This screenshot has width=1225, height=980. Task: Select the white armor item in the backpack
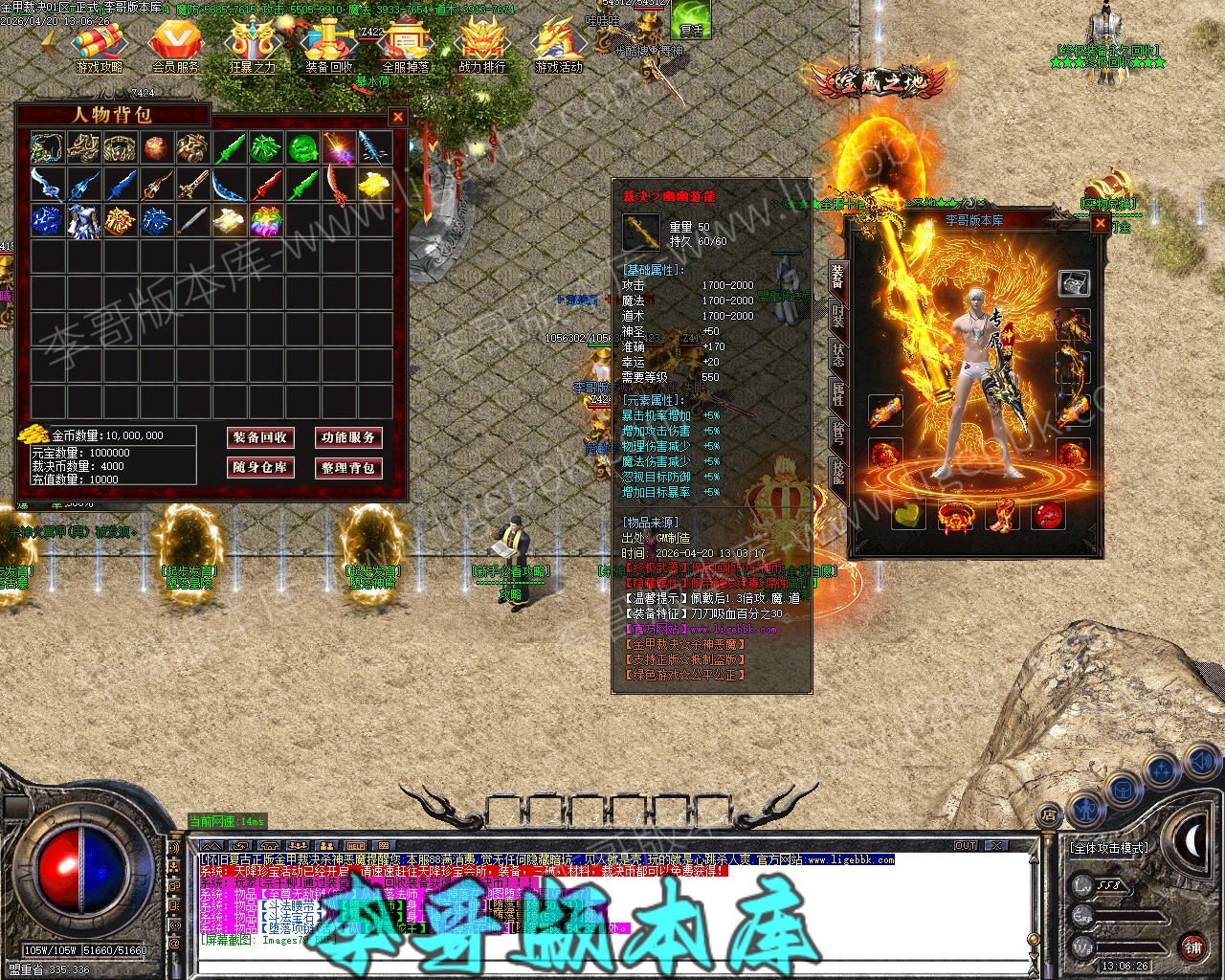click(83, 221)
